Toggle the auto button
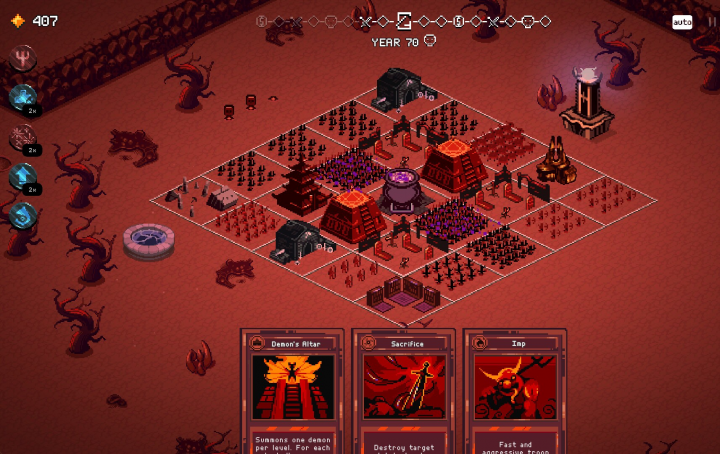The width and height of the screenshot is (720, 454). tap(682, 22)
